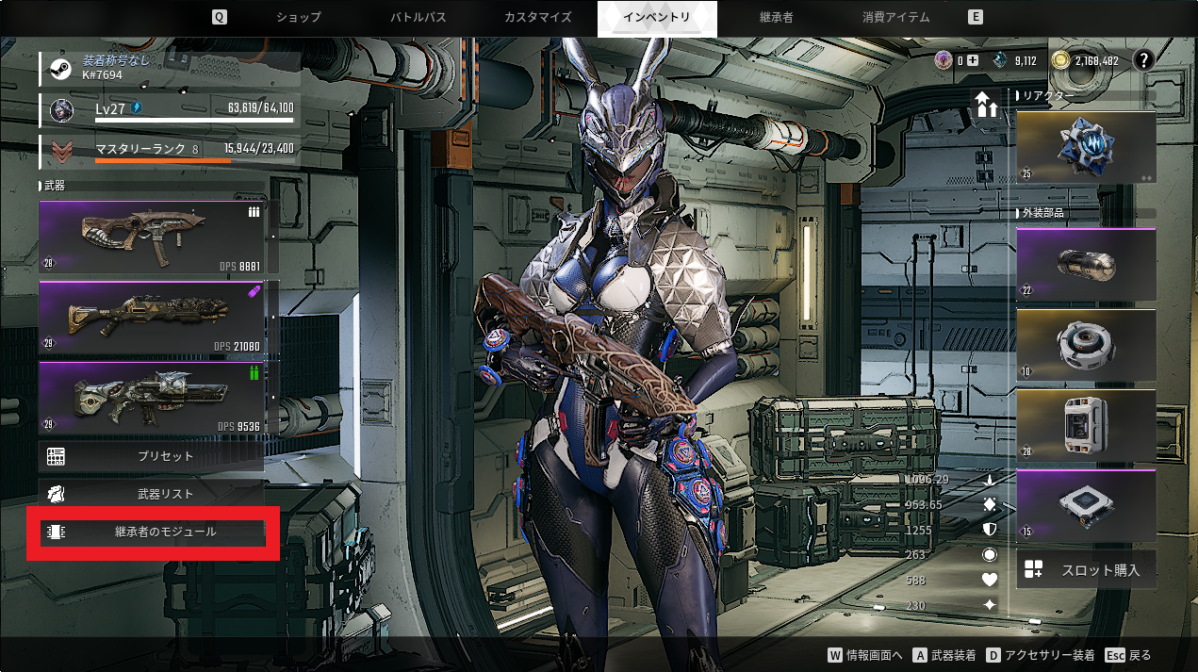Select the level 28 white box component
Screen dimensions: 1198x672
tap(1086, 424)
